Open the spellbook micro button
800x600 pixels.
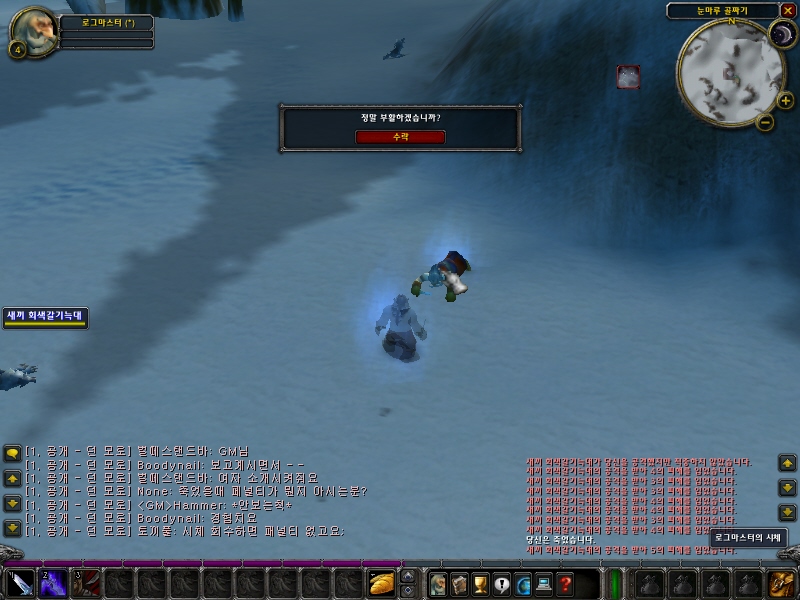pos(459,582)
